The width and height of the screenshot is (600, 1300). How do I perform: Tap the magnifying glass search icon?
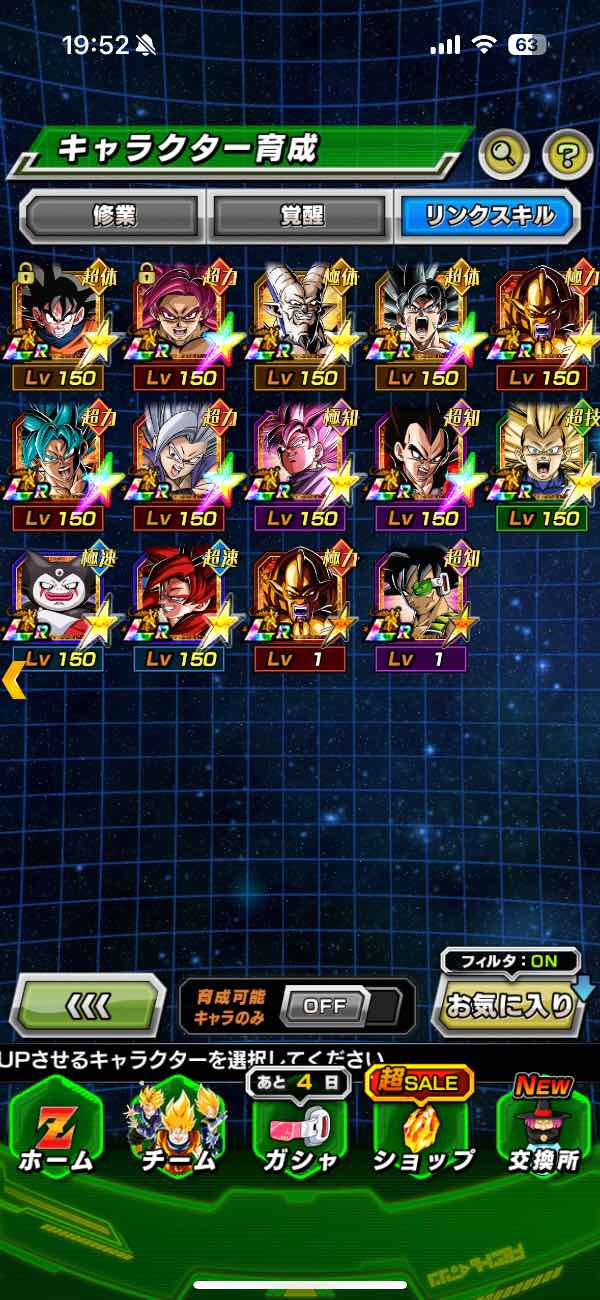pyautogui.click(x=504, y=154)
